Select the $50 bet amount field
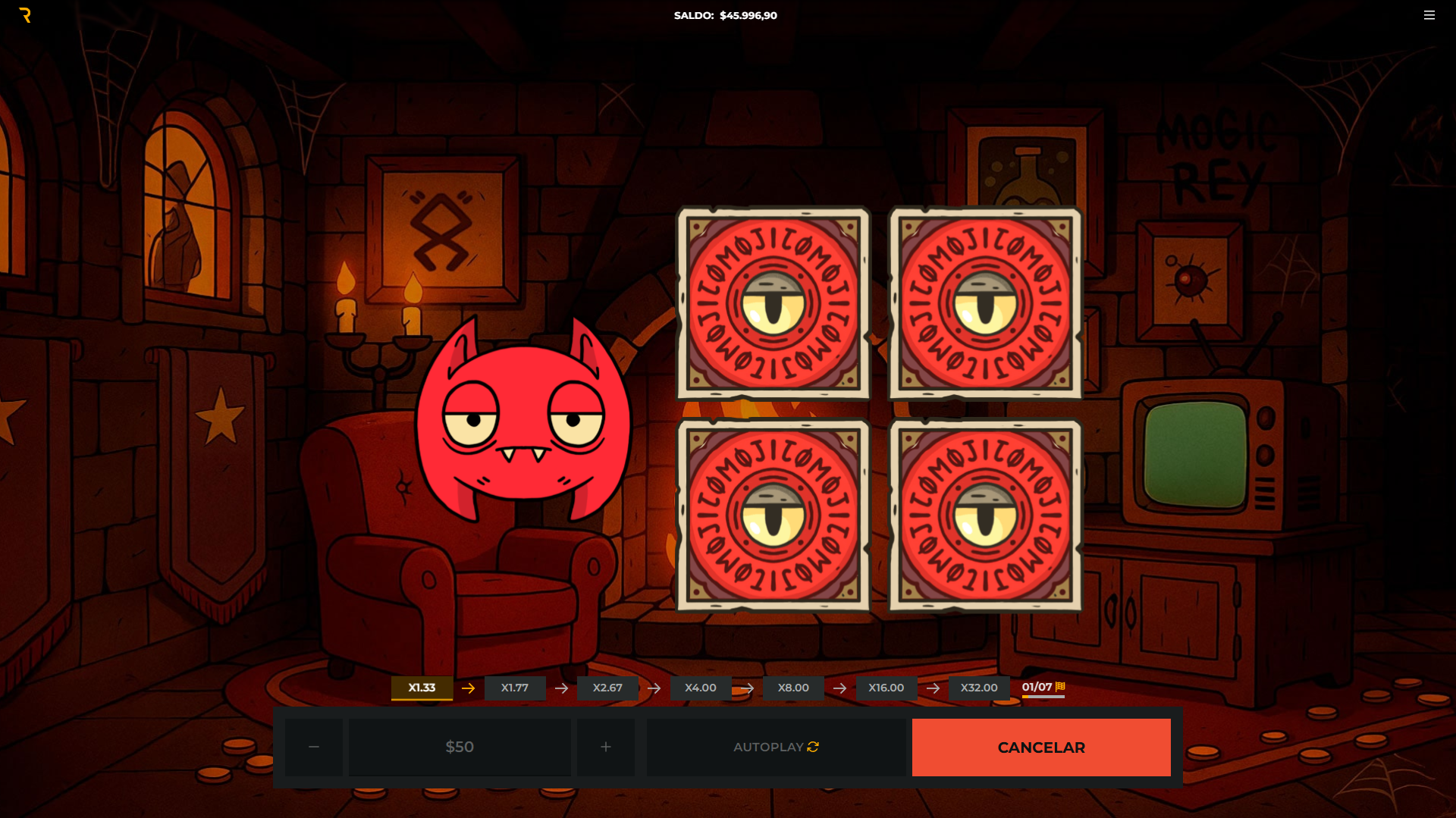This screenshot has width=1456, height=818. pos(460,747)
